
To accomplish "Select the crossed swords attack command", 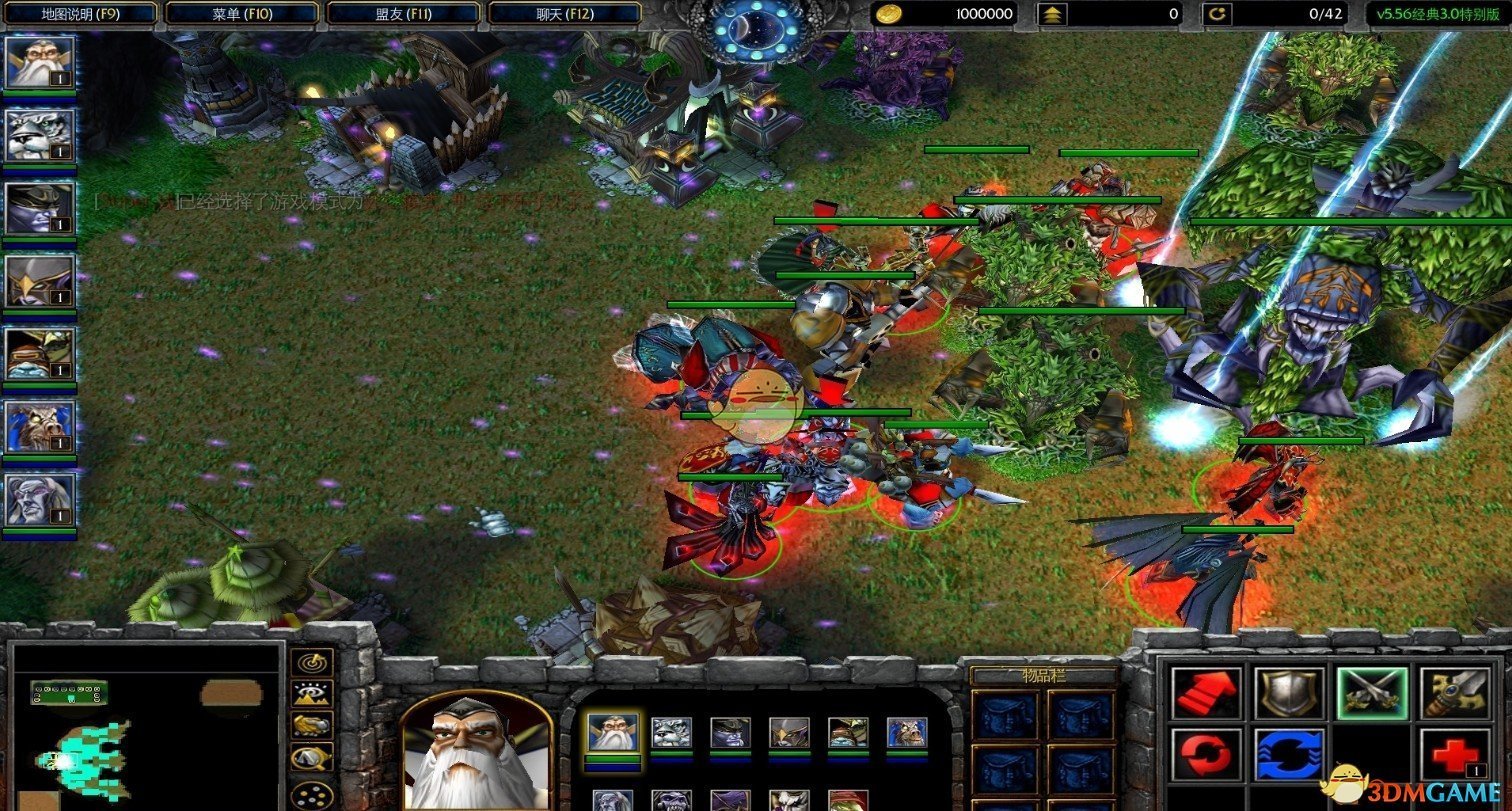I will pos(1372,693).
